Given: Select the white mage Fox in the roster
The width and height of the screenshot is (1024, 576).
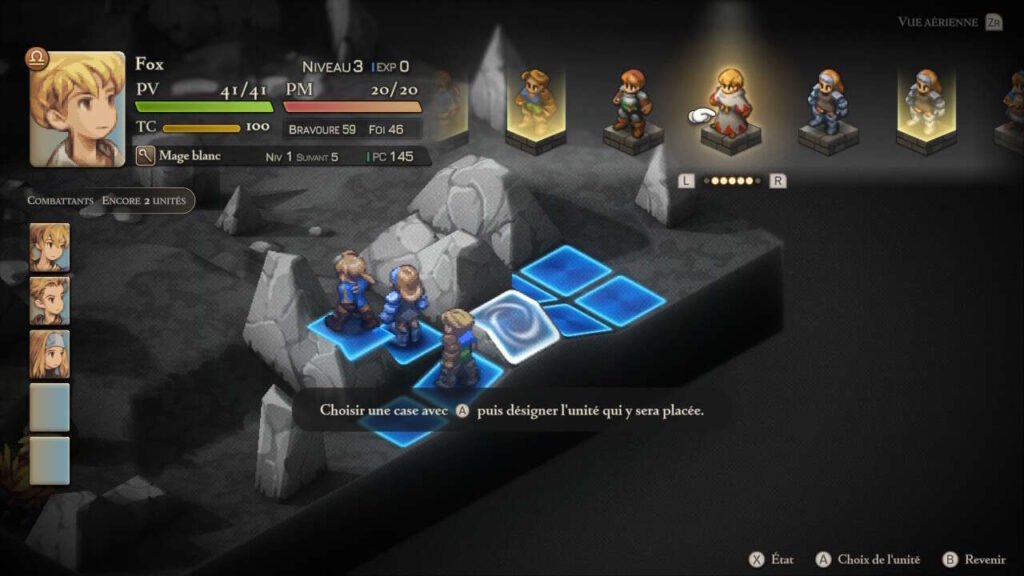Looking at the screenshot, I should tap(727, 104).
